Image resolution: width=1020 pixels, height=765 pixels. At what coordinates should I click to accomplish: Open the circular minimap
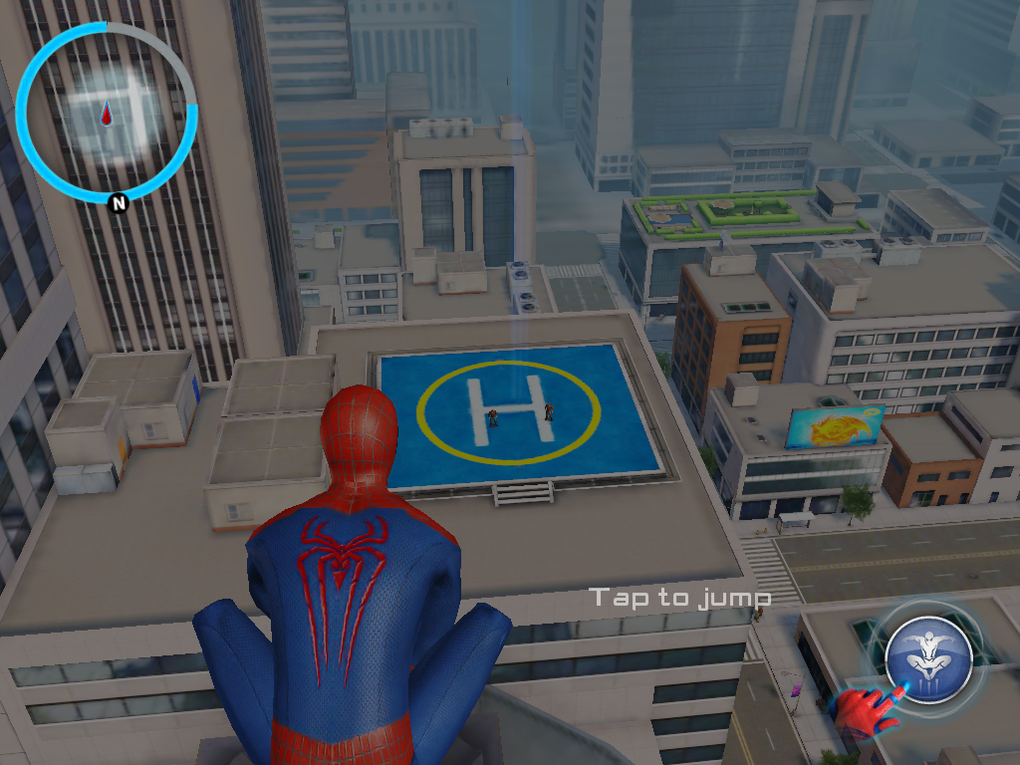coord(106,112)
